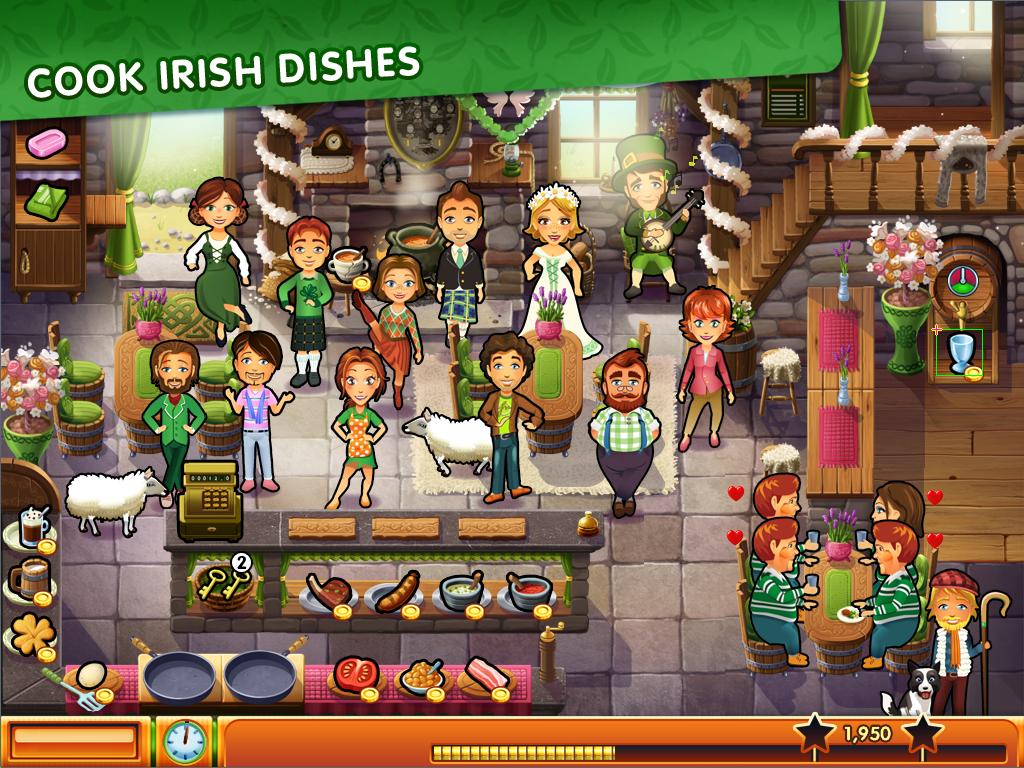Choose the red tomato soup bowl
The image size is (1024, 768).
526,591
